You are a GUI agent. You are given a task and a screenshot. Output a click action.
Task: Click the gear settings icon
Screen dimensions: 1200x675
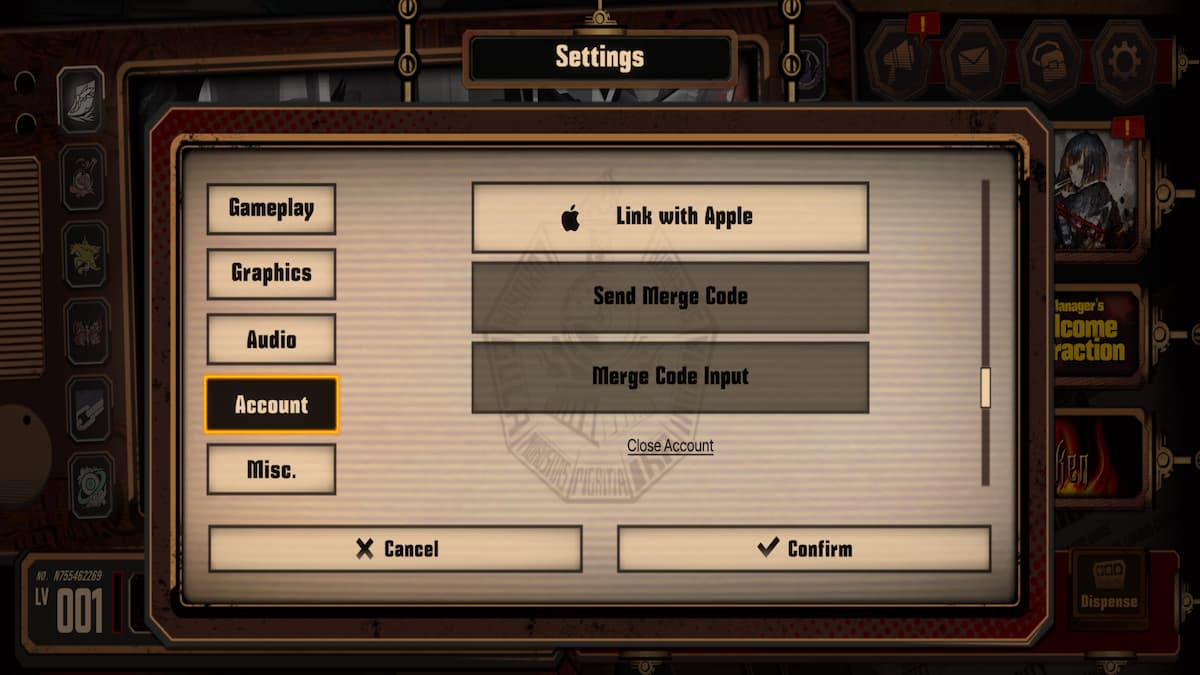click(1123, 60)
